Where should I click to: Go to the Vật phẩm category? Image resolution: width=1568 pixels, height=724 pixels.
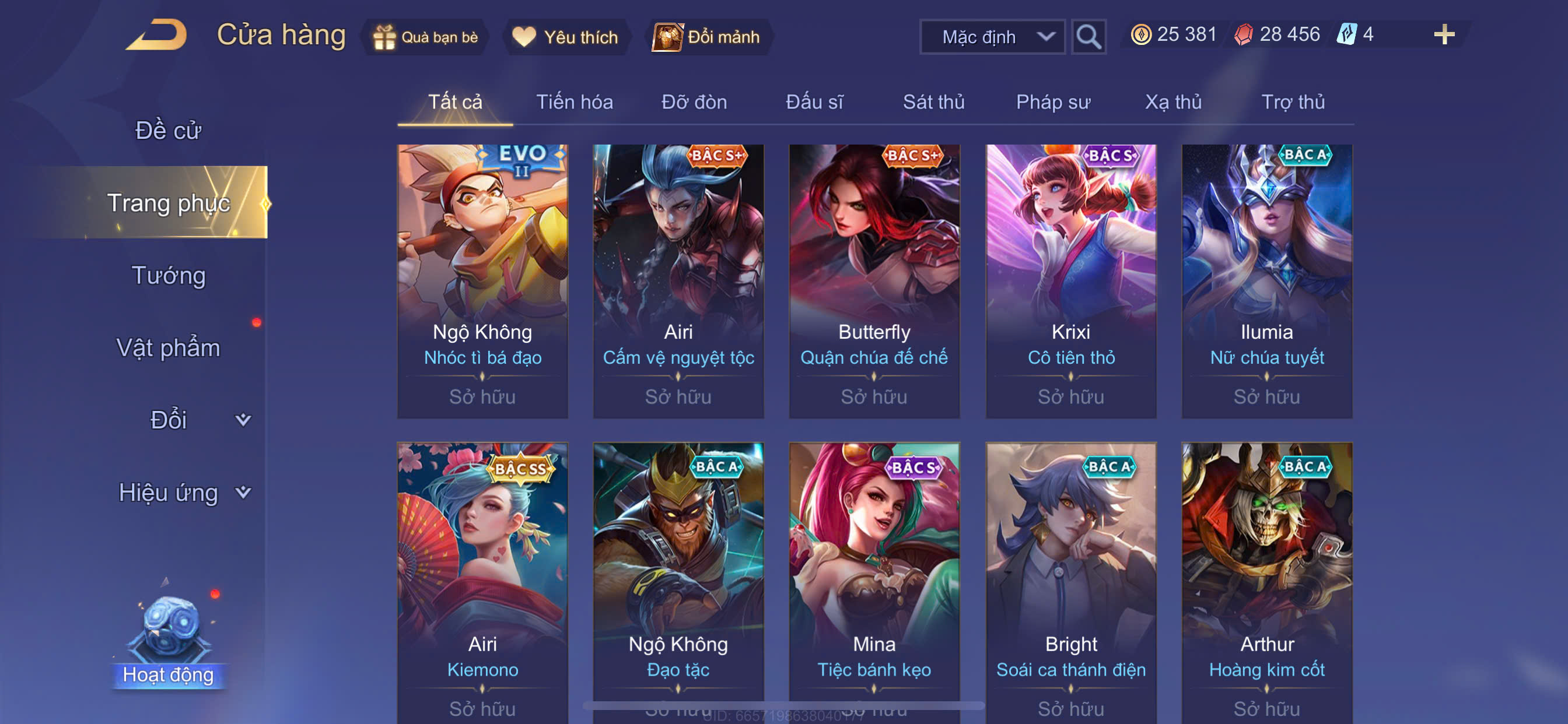coord(168,347)
